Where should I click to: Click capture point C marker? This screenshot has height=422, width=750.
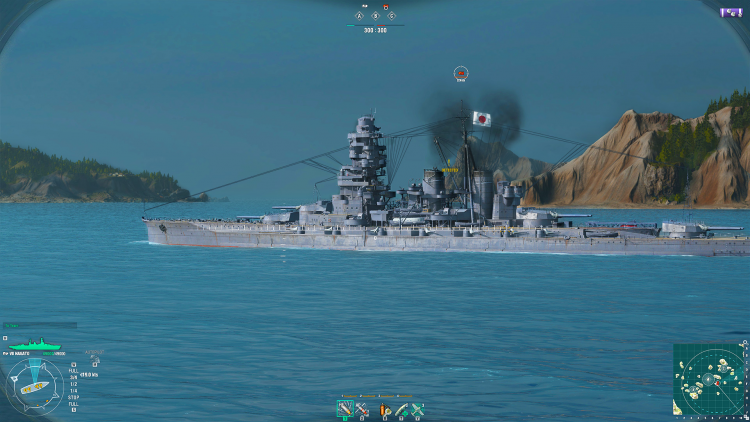pos(392,16)
